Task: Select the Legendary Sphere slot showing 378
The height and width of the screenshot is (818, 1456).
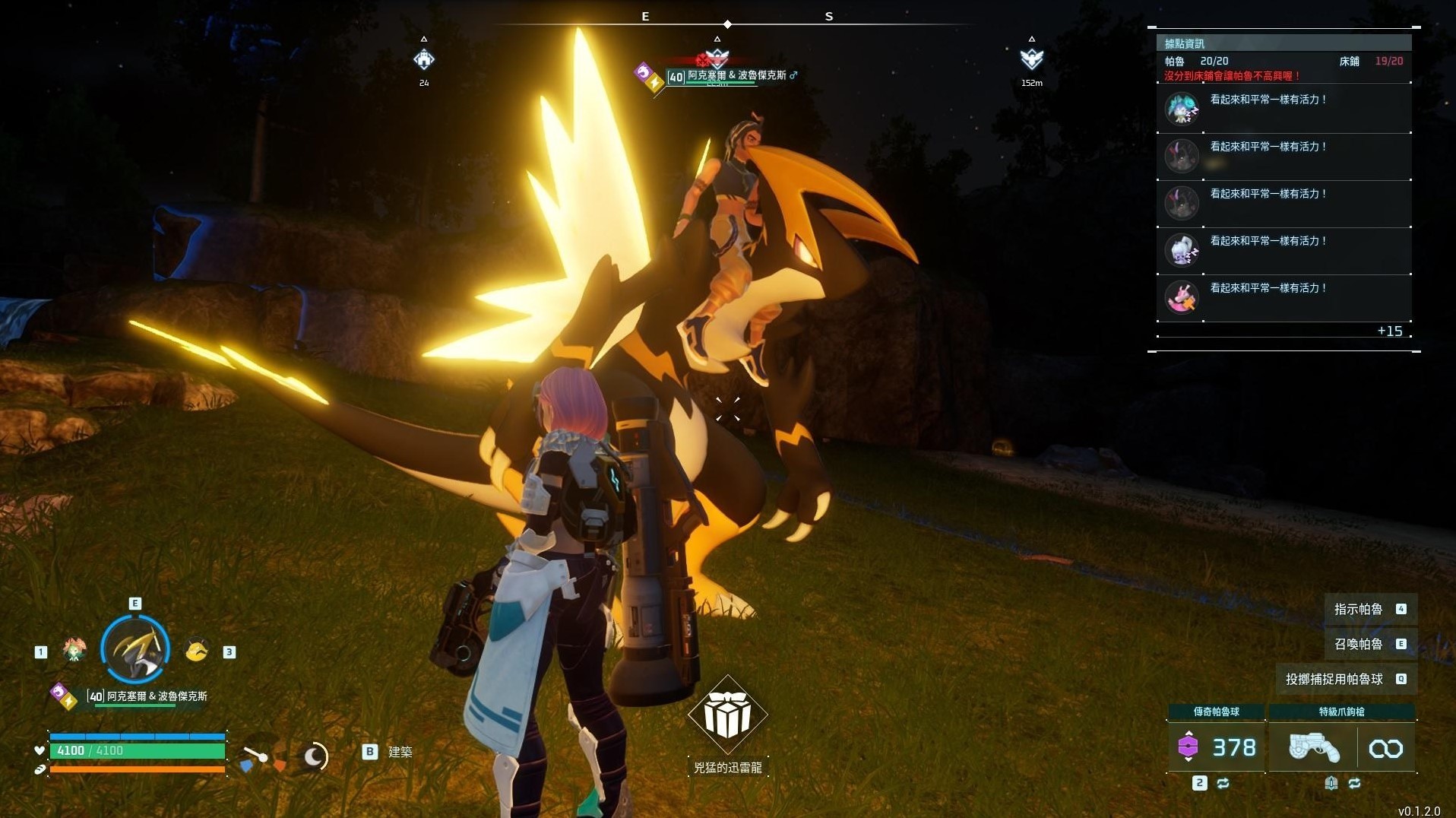Action: click(x=1216, y=747)
